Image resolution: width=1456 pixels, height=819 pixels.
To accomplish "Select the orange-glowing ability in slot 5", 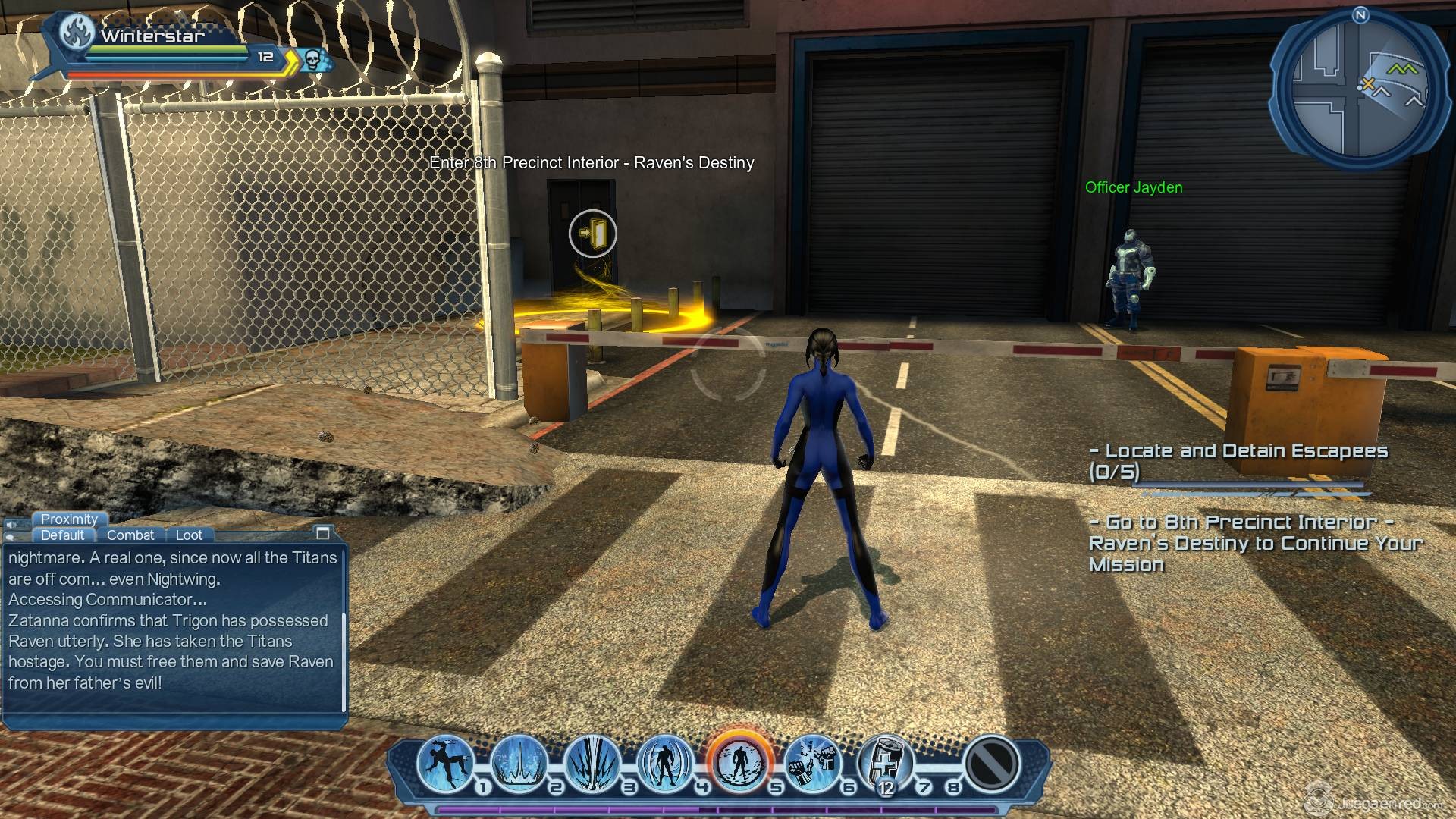I will pyautogui.click(x=739, y=761).
